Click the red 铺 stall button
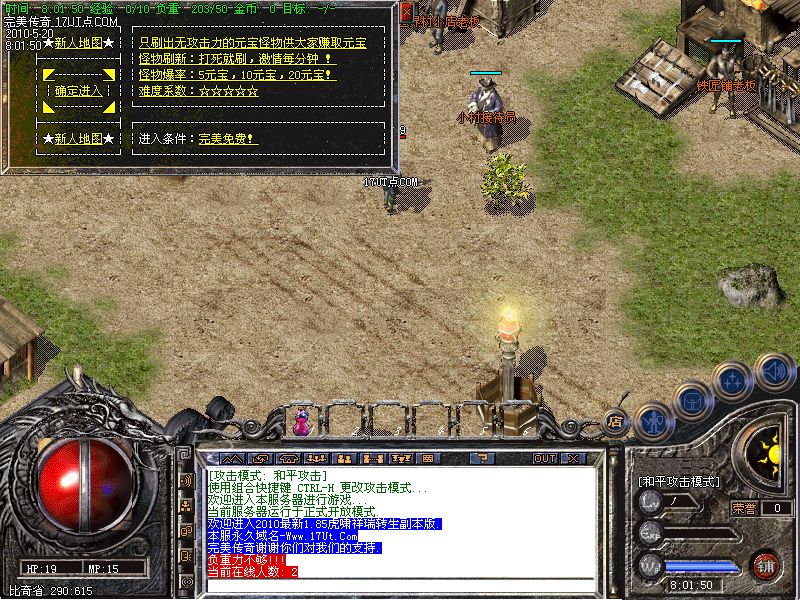The image size is (800, 600). click(767, 564)
